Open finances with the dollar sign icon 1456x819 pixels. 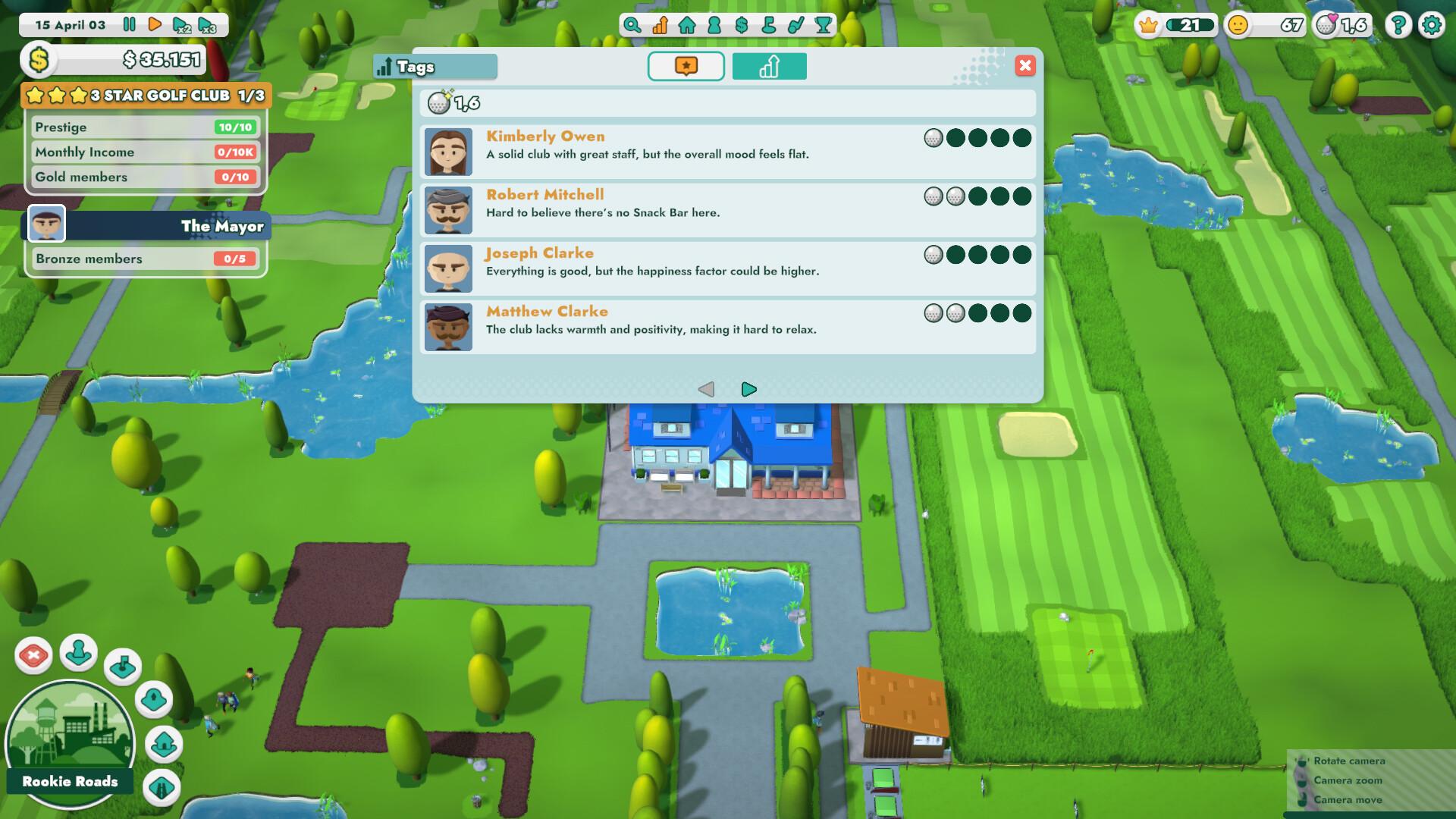(741, 25)
